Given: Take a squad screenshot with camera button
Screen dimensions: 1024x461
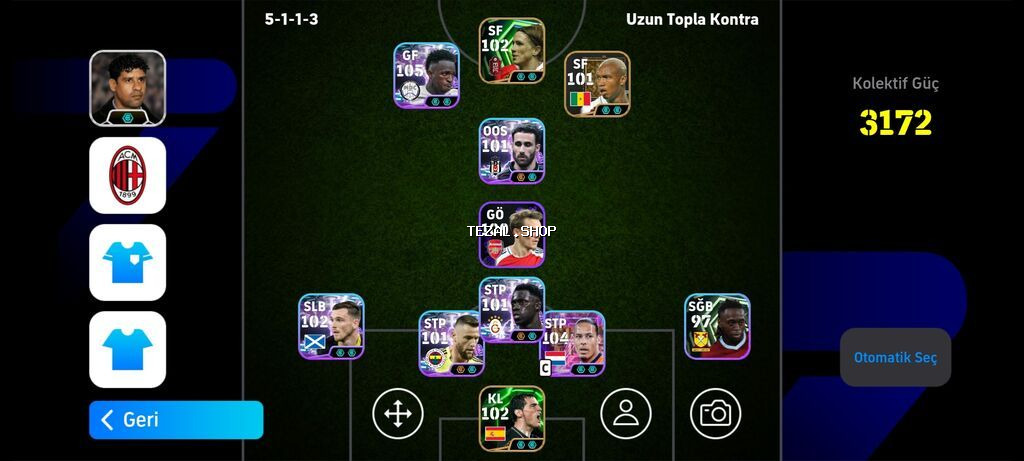Looking at the screenshot, I should point(715,413).
